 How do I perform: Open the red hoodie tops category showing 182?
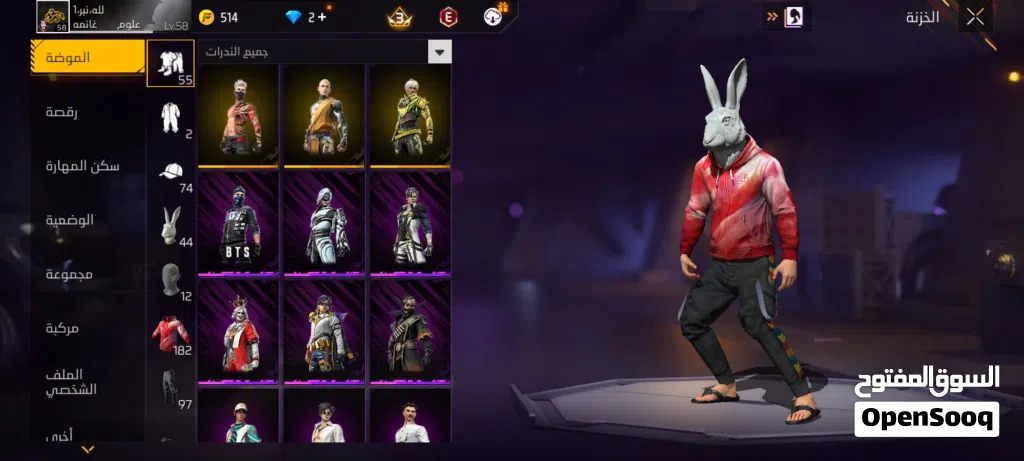pyautogui.click(x=171, y=333)
